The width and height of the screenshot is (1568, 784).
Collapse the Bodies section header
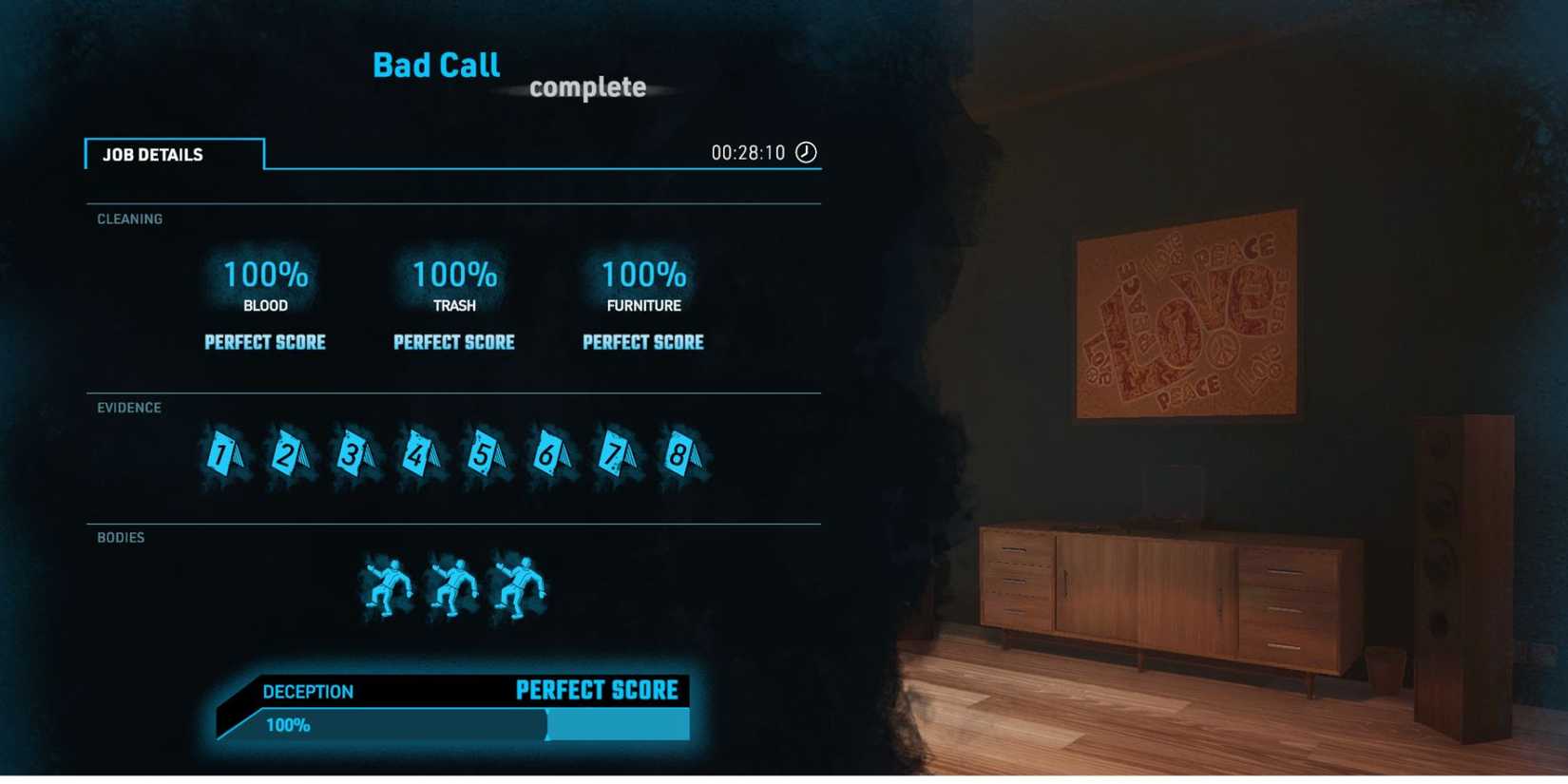(119, 537)
